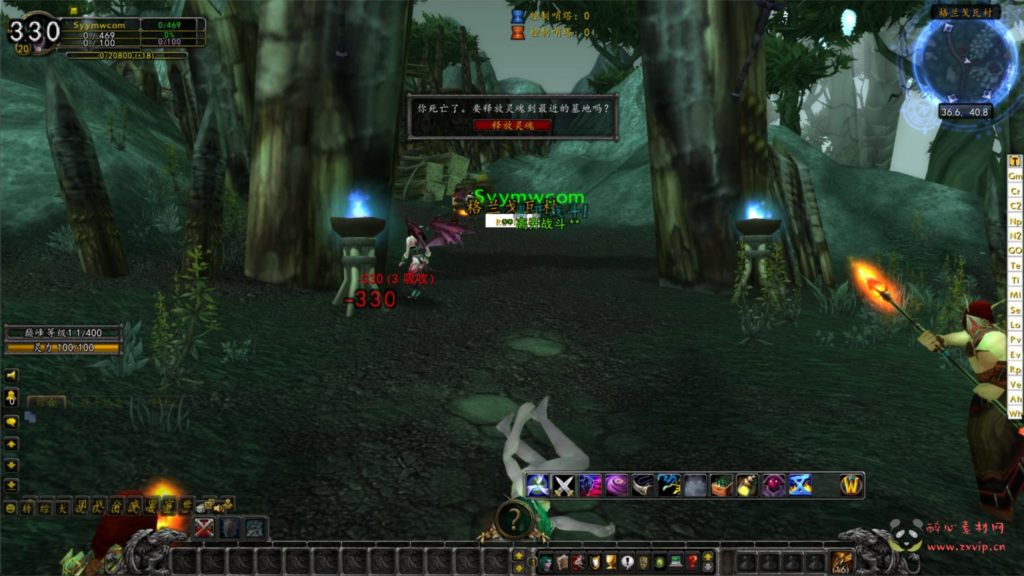
Task: Open the minimap
Action: coord(964,61)
